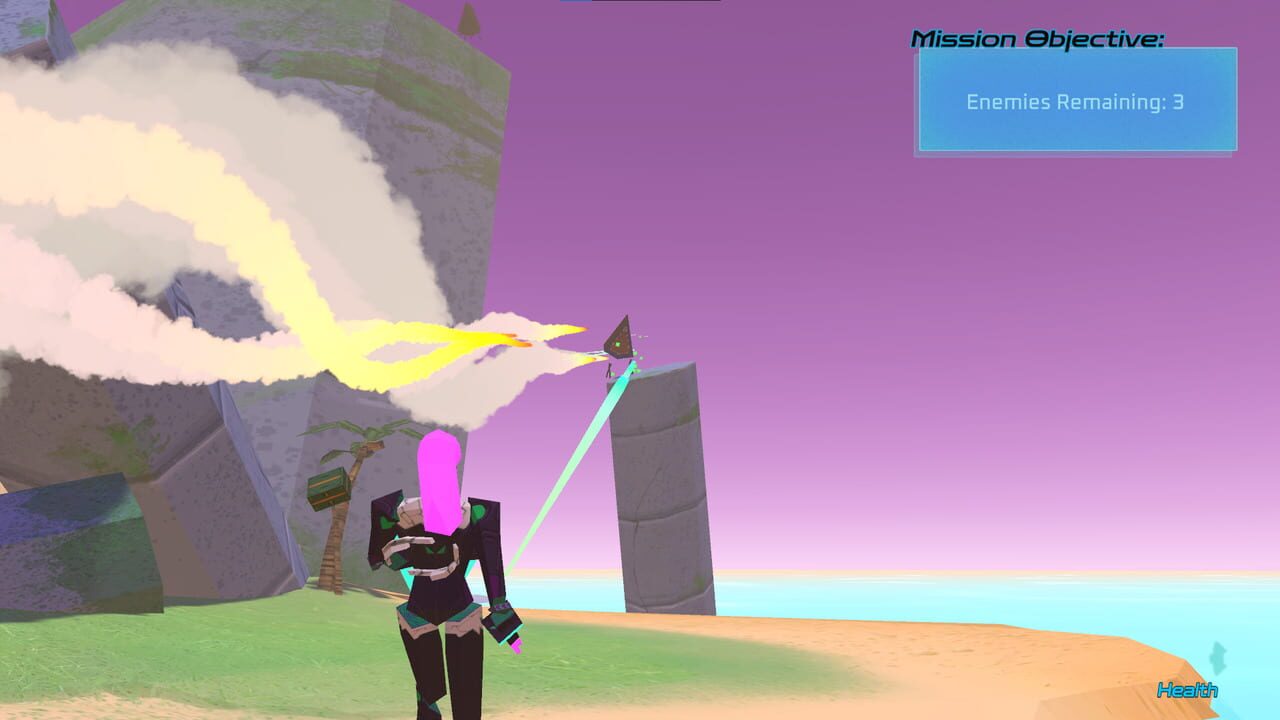The image size is (1280, 720).
Task: Click the treasure chest near the palm tree
Action: pyautogui.click(x=330, y=490)
